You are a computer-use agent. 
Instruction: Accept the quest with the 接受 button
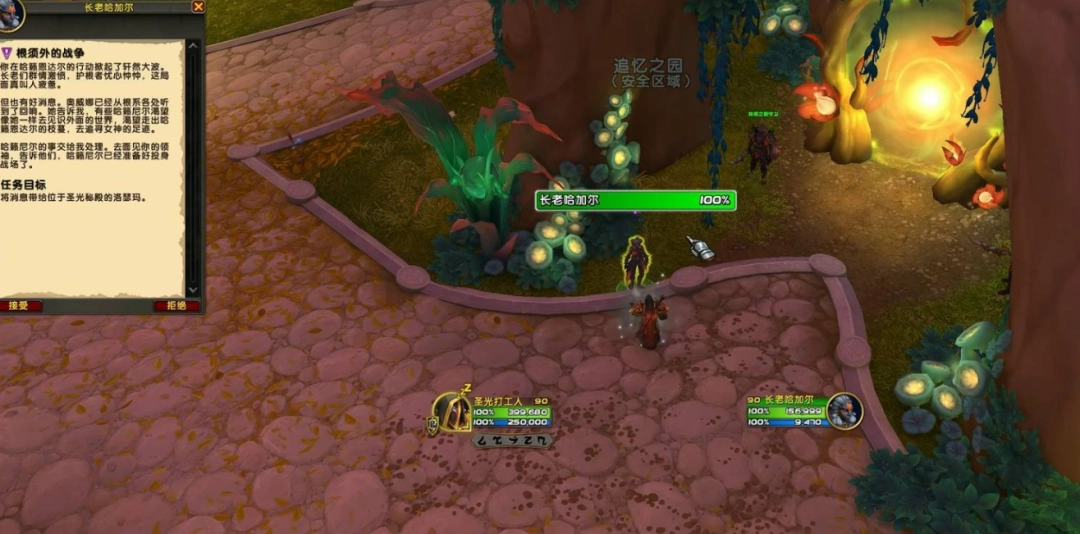click(22, 306)
